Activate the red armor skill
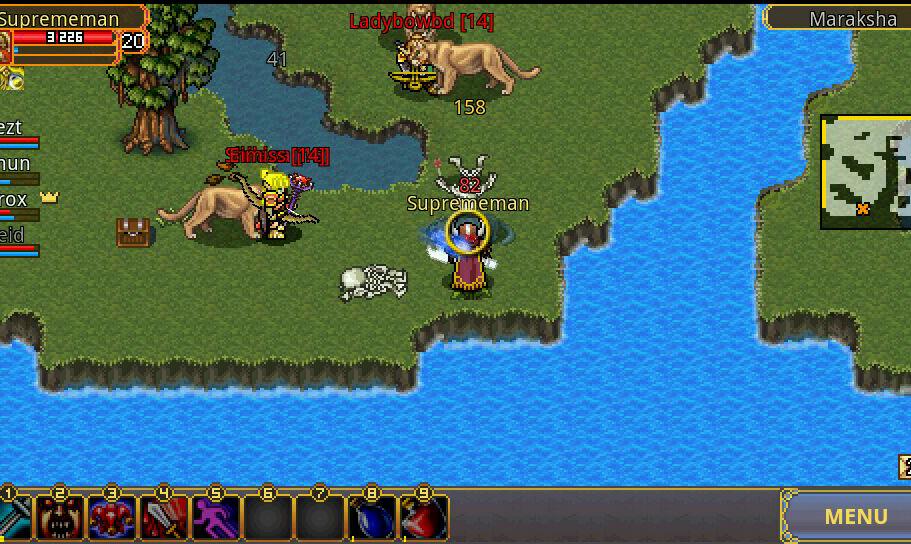This screenshot has height=544, width=911. coord(112,518)
